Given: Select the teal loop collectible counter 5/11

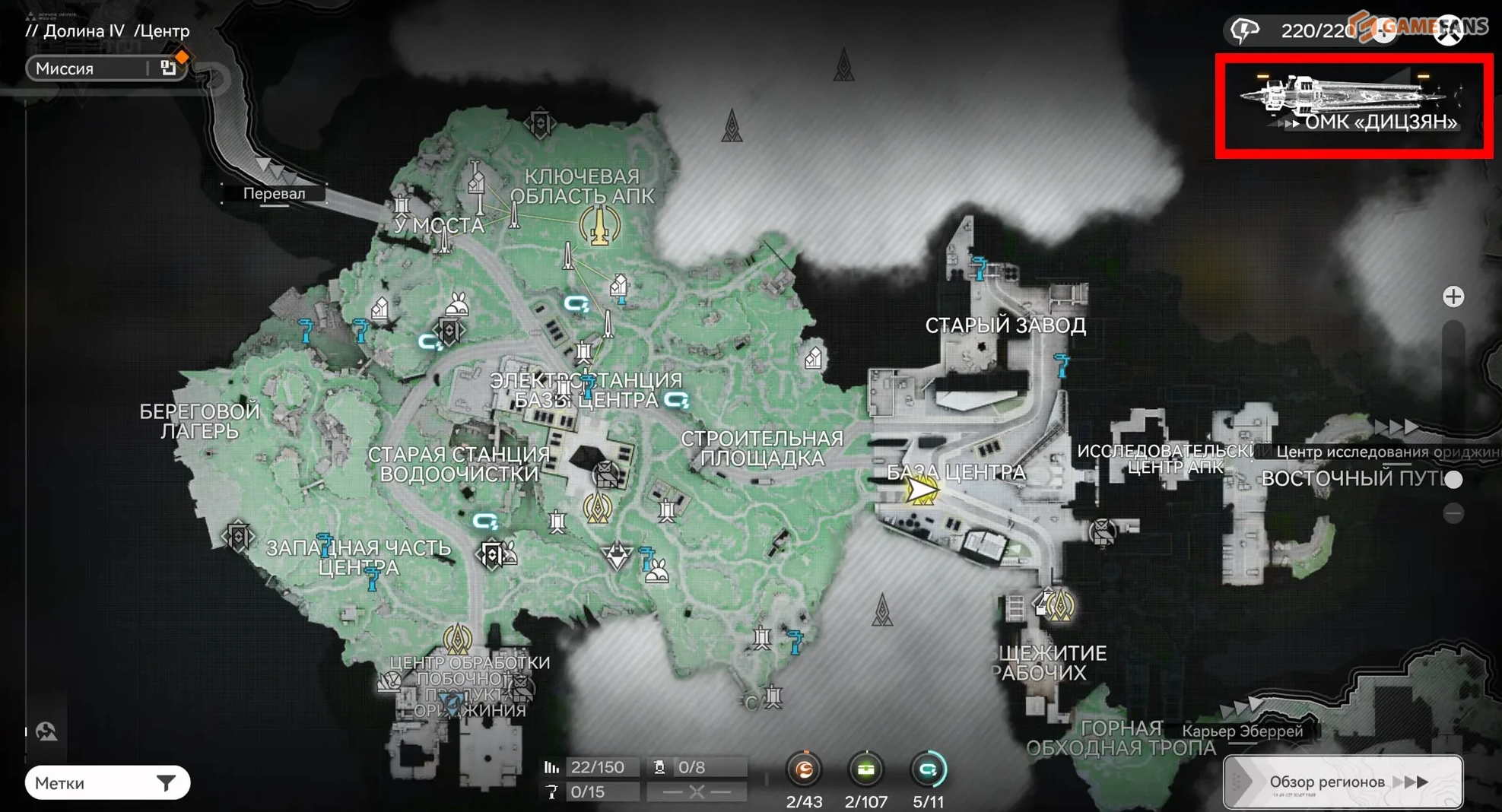Looking at the screenshot, I should (x=928, y=770).
